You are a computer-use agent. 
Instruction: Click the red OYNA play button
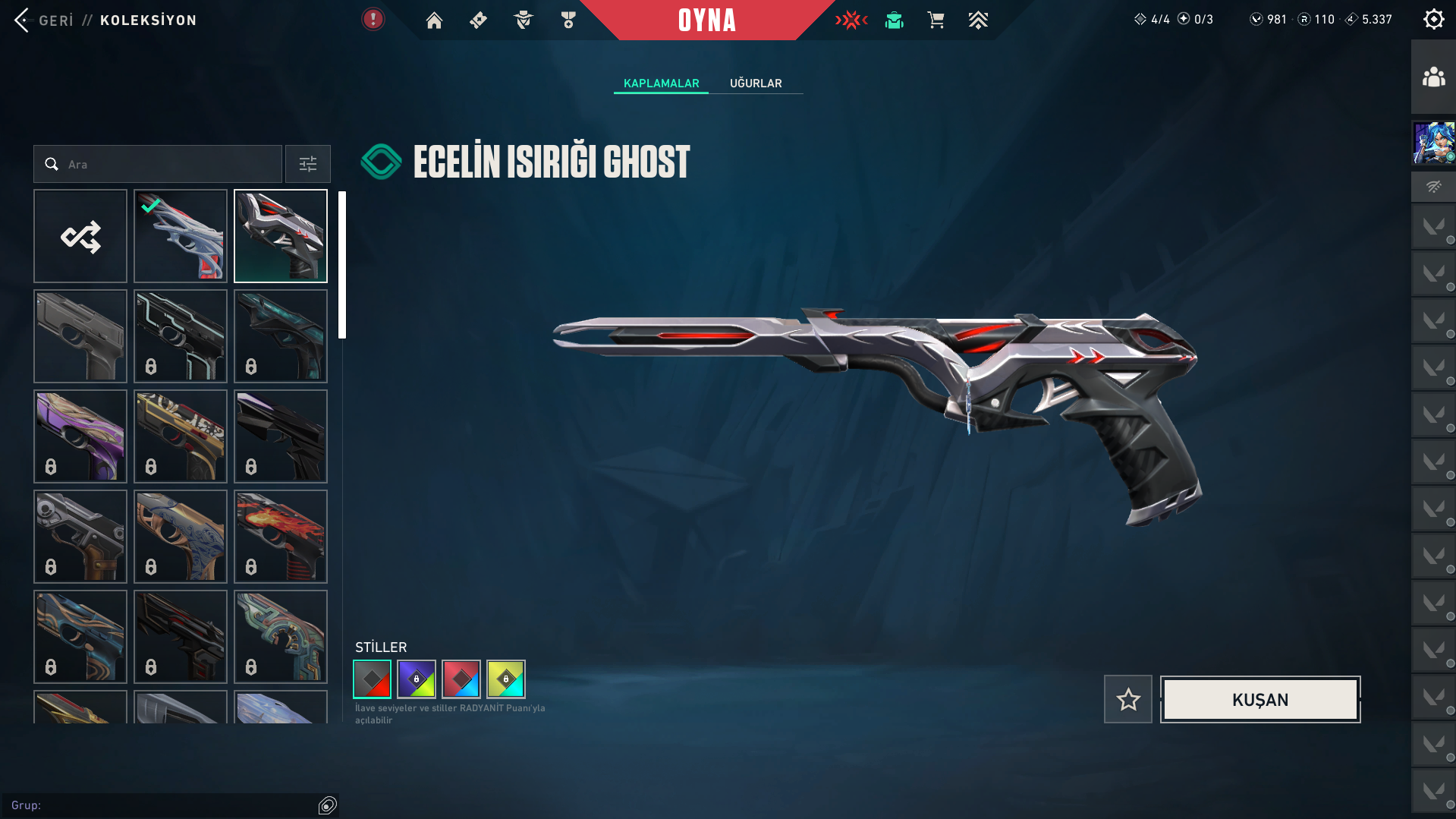(x=706, y=20)
